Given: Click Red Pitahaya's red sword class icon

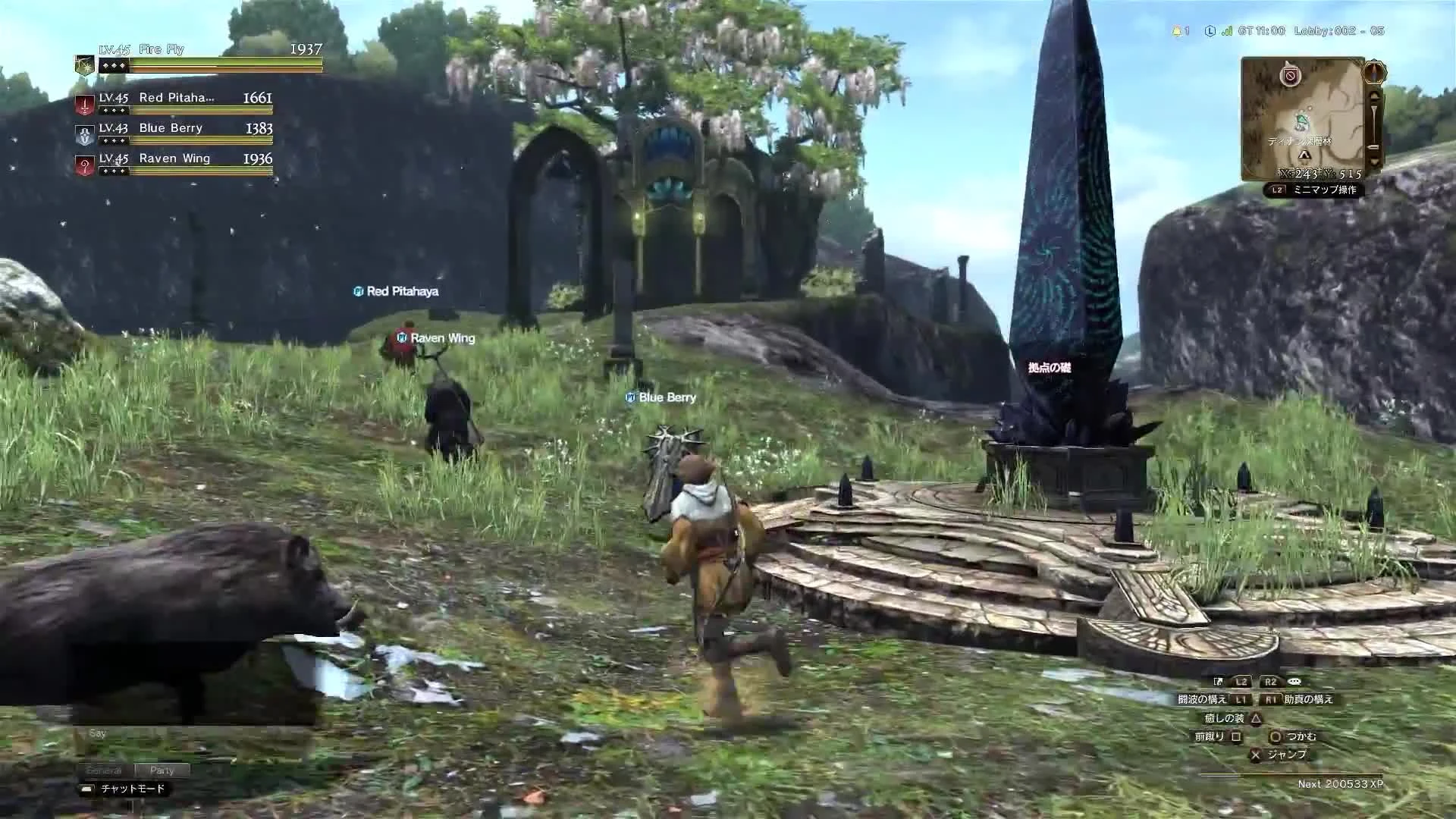Looking at the screenshot, I should (84, 103).
